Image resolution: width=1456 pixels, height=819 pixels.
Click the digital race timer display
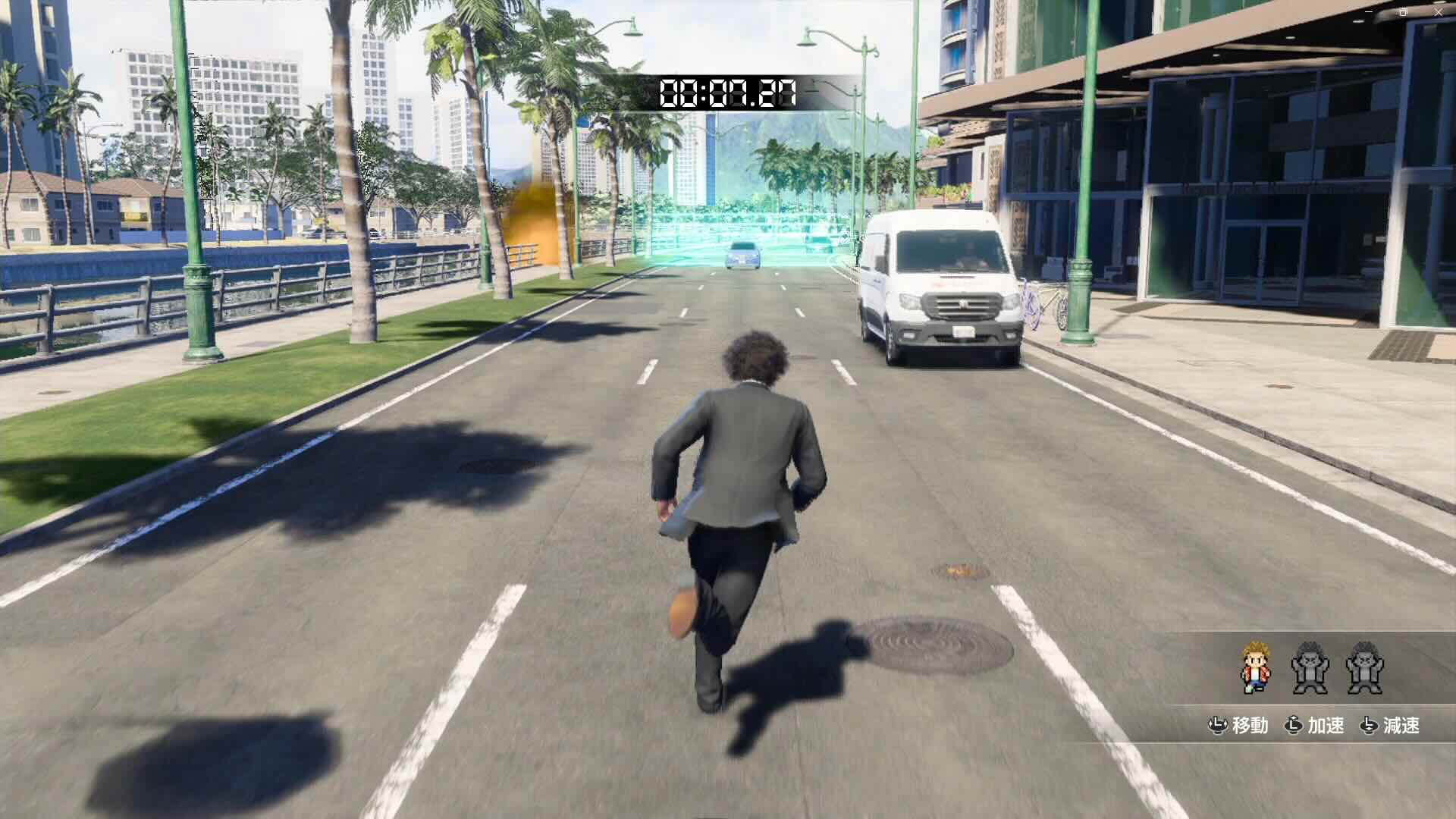click(x=726, y=93)
